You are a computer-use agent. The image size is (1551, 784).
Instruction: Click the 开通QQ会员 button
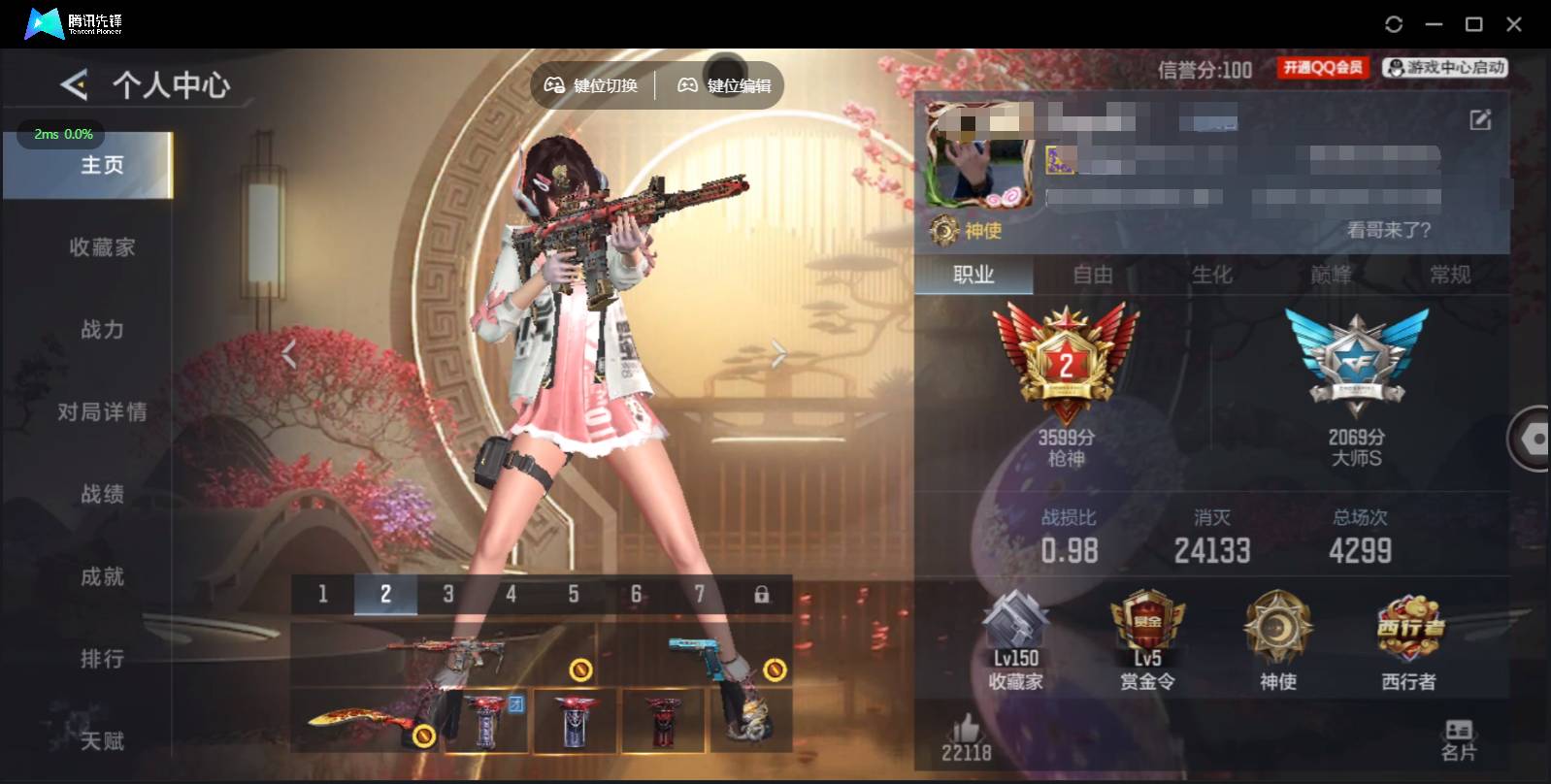pos(1322,67)
